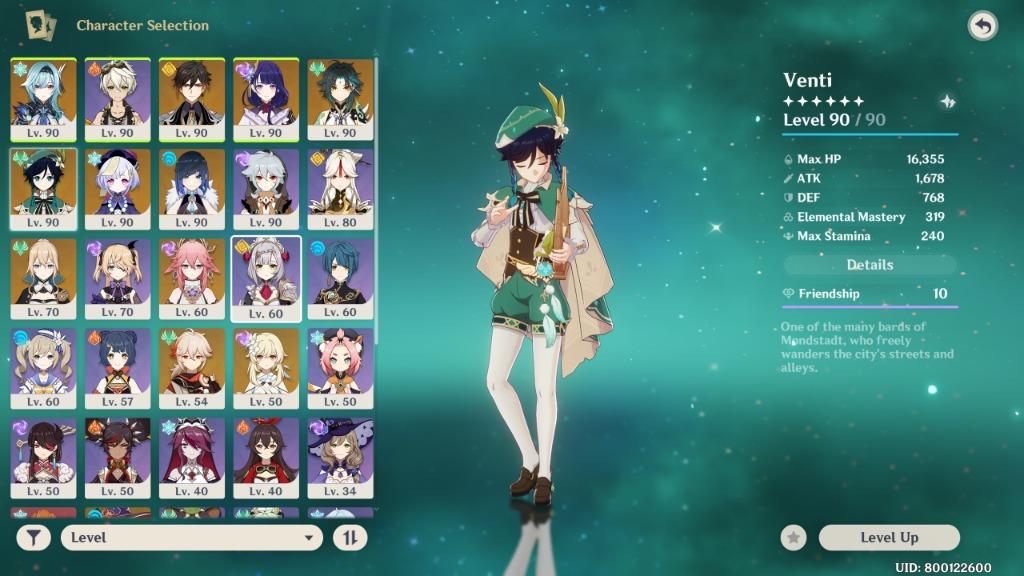Pick the Lv. 54 Kazuha portrait
1024x576 pixels.
pyautogui.click(x=192, y=368)
